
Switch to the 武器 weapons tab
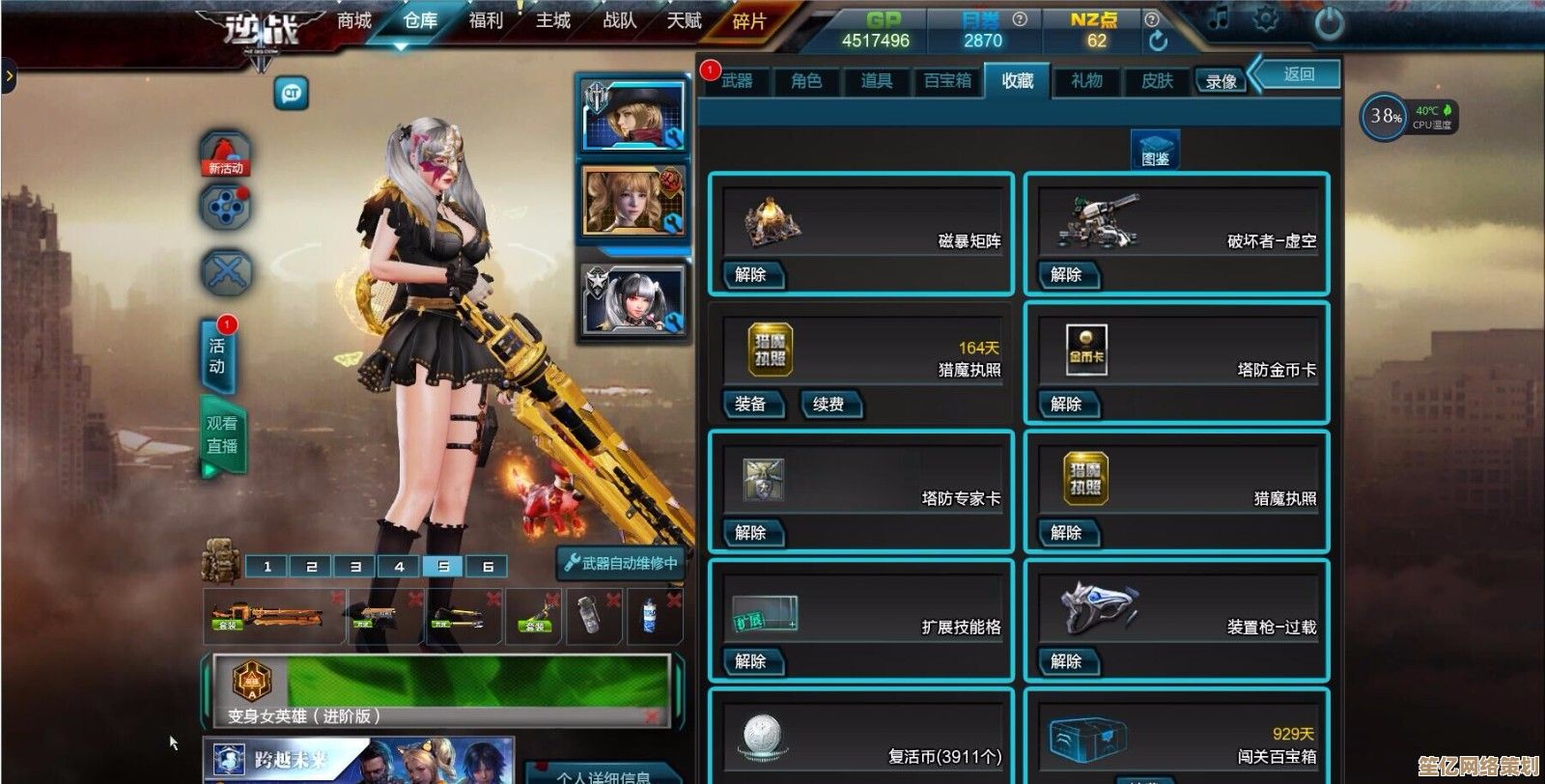(737, 81)
